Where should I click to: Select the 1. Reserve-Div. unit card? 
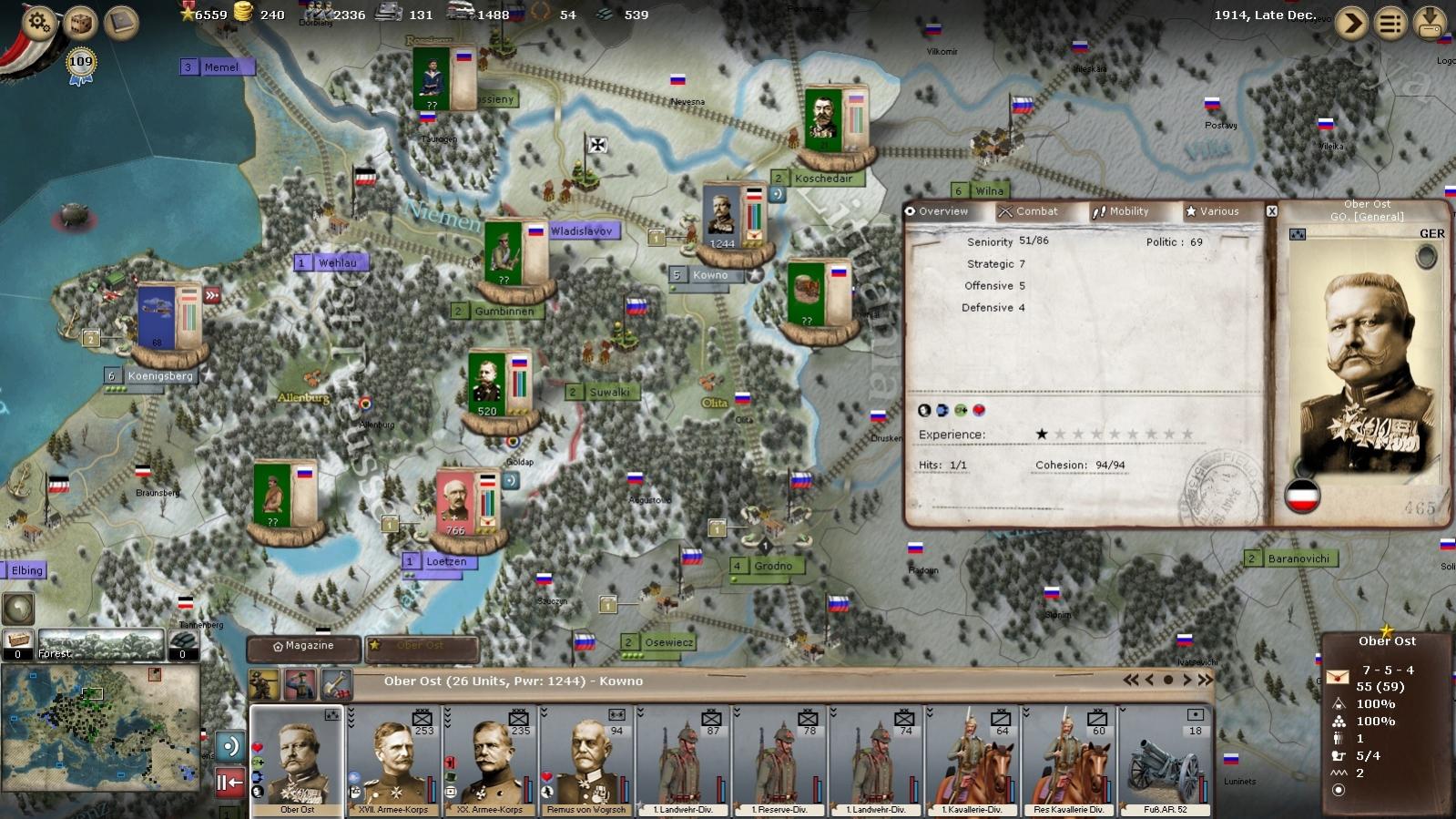[780, 762]
